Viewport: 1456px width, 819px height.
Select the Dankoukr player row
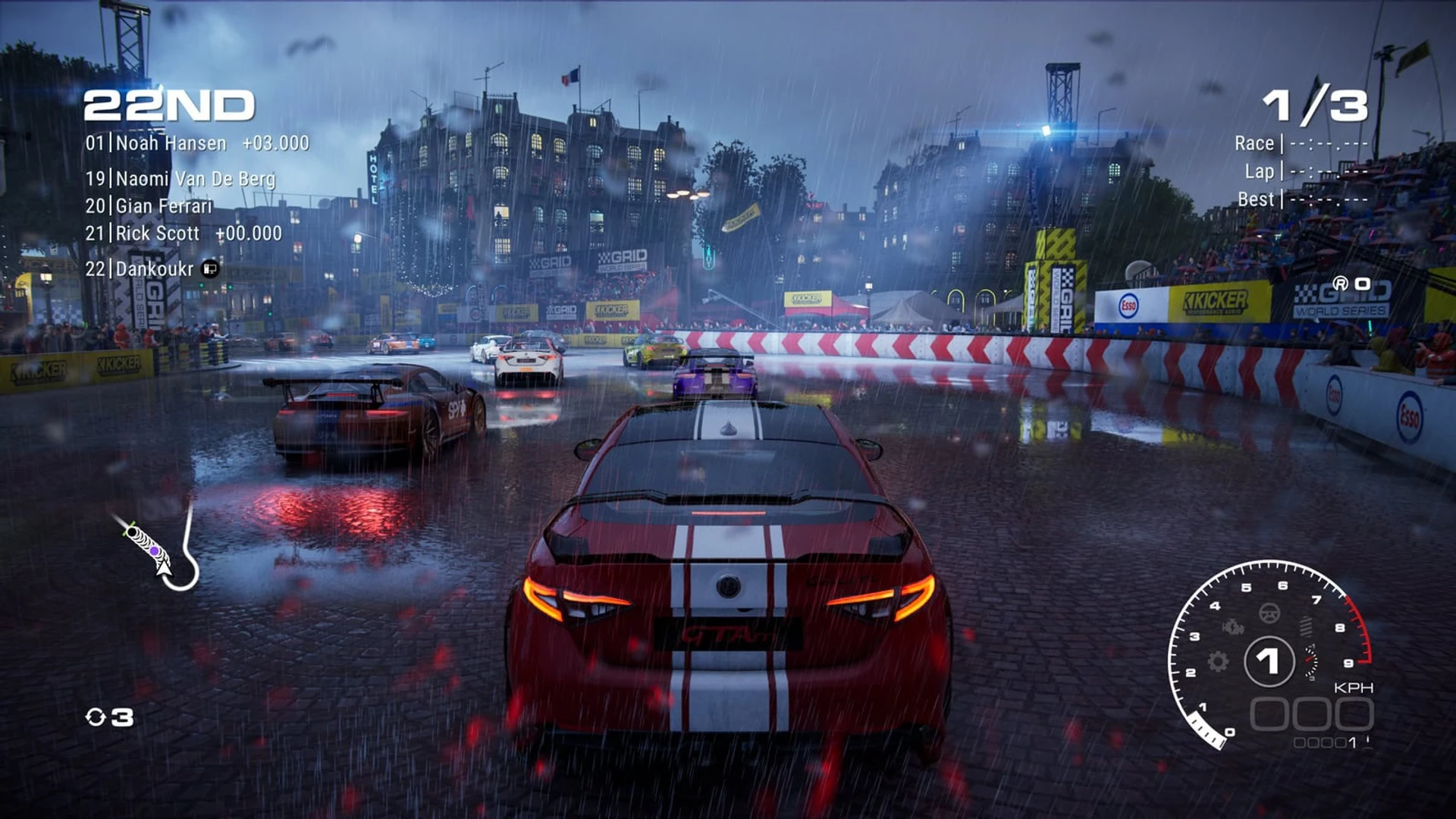click(x=151, y=269)
